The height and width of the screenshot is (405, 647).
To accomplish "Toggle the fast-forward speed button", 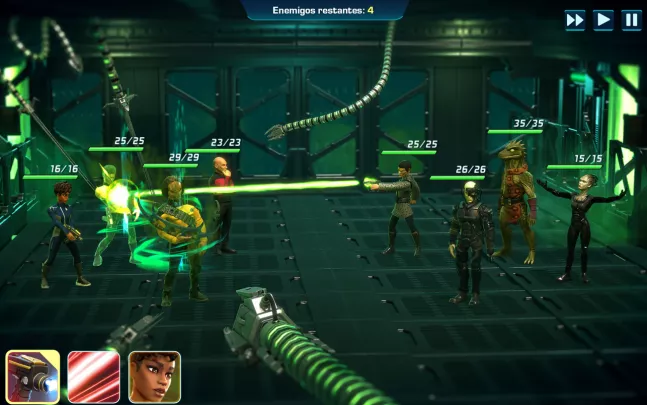I will pyautogui.click(x=575, y=19).
